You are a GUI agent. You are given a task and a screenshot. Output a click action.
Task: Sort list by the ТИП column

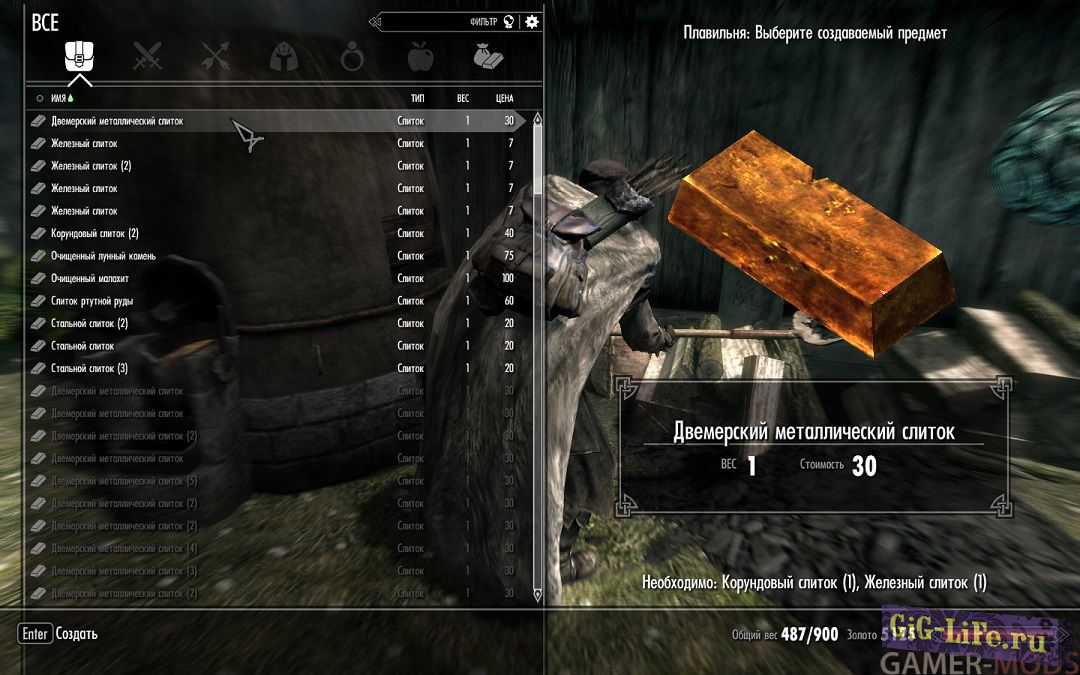pos(418,98)
